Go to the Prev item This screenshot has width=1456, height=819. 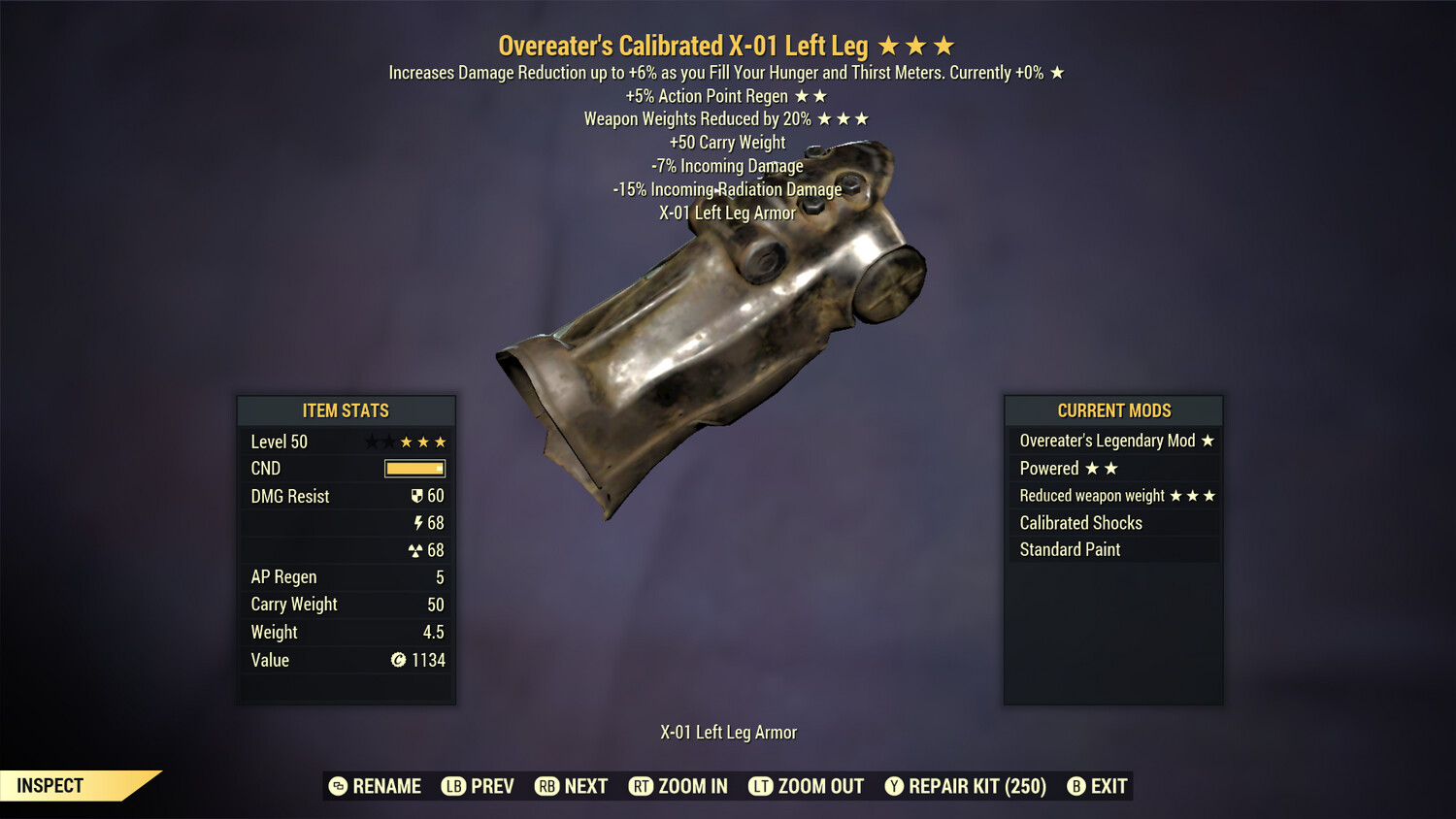(478, 786)
